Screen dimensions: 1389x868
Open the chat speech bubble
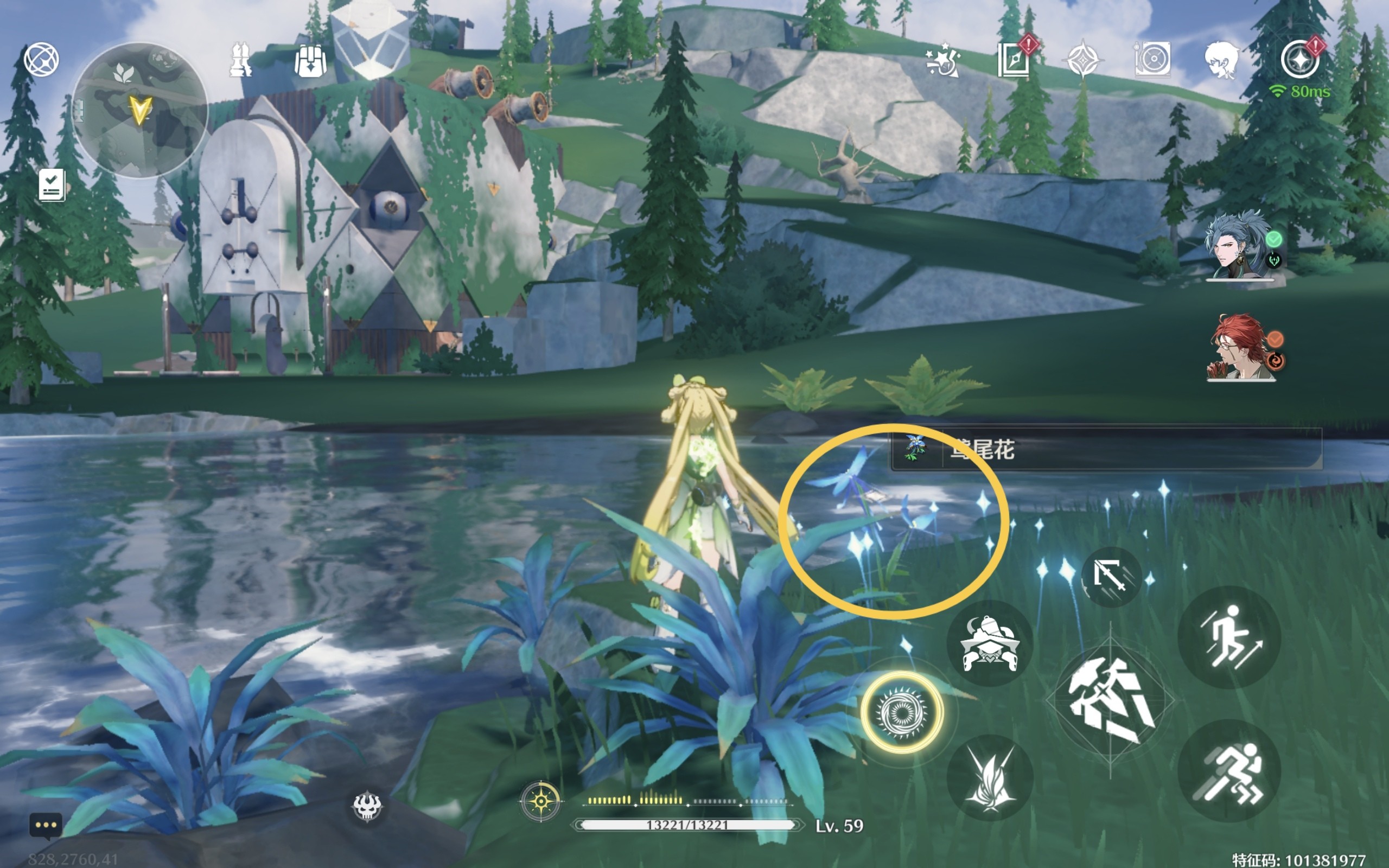coord(46,826)
